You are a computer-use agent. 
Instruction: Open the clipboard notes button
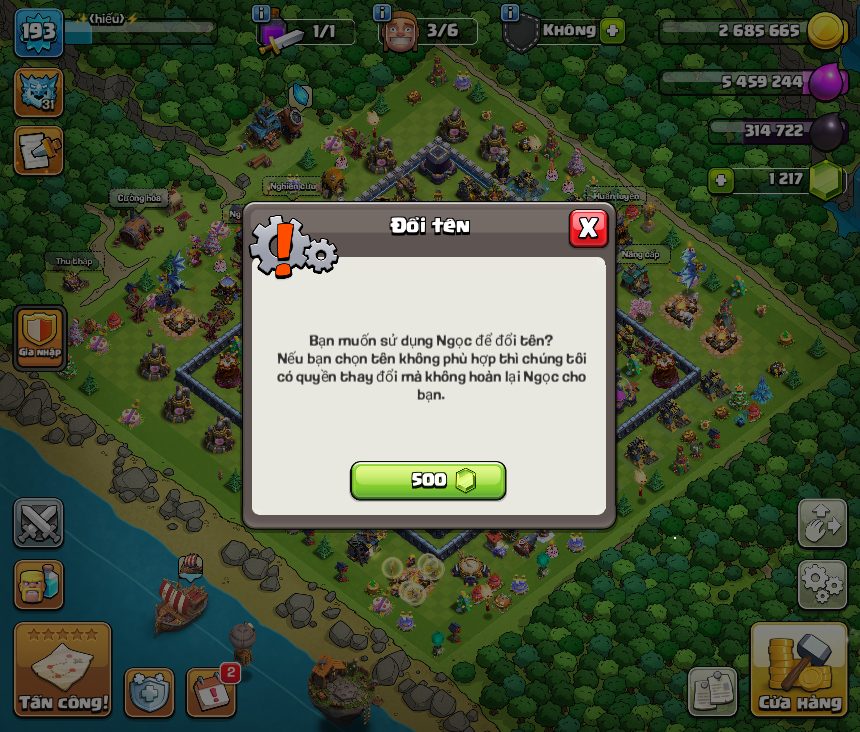tap(712, 691)
